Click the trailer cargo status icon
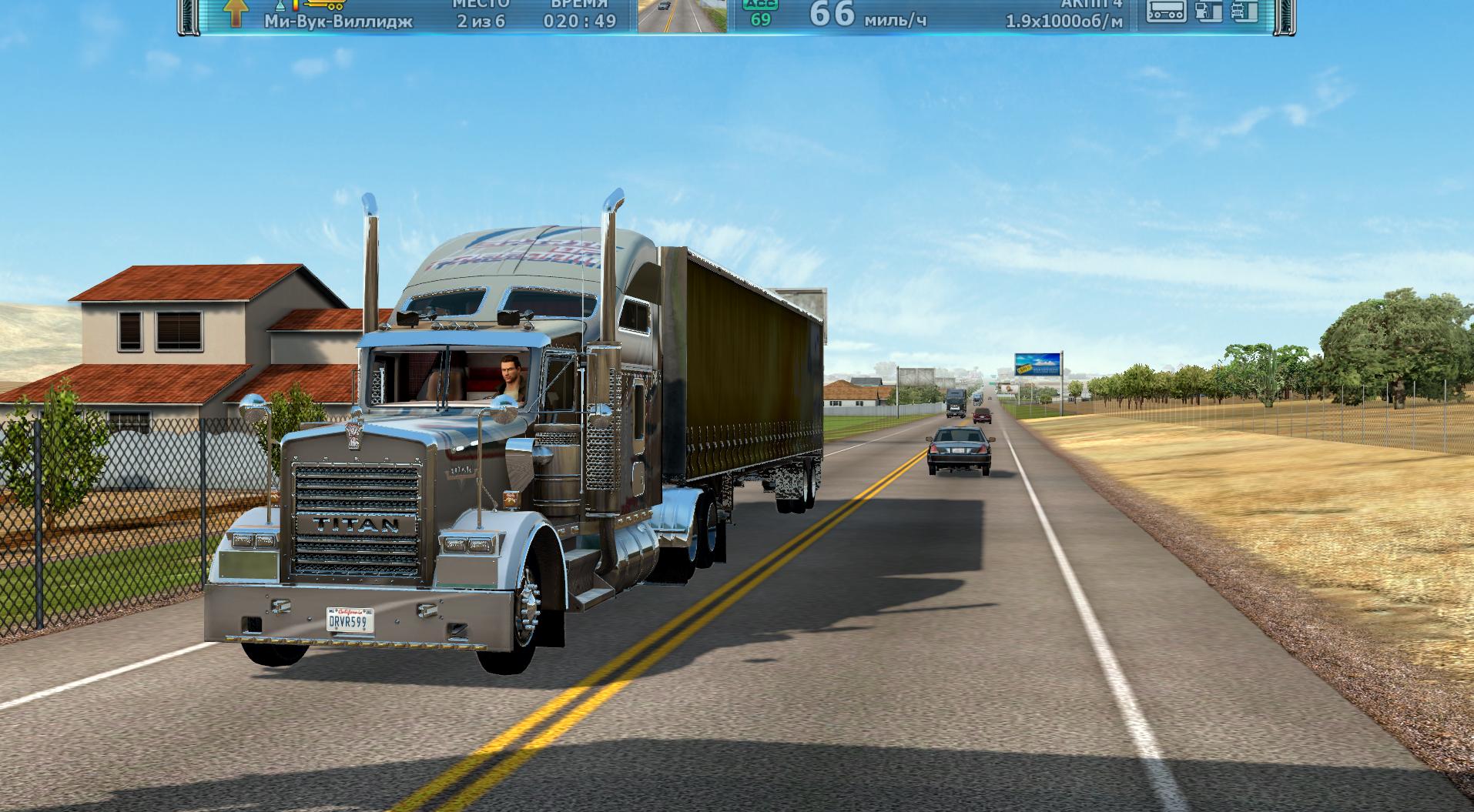Screen dimensions: 1474x812 [x=1165, y=11]
